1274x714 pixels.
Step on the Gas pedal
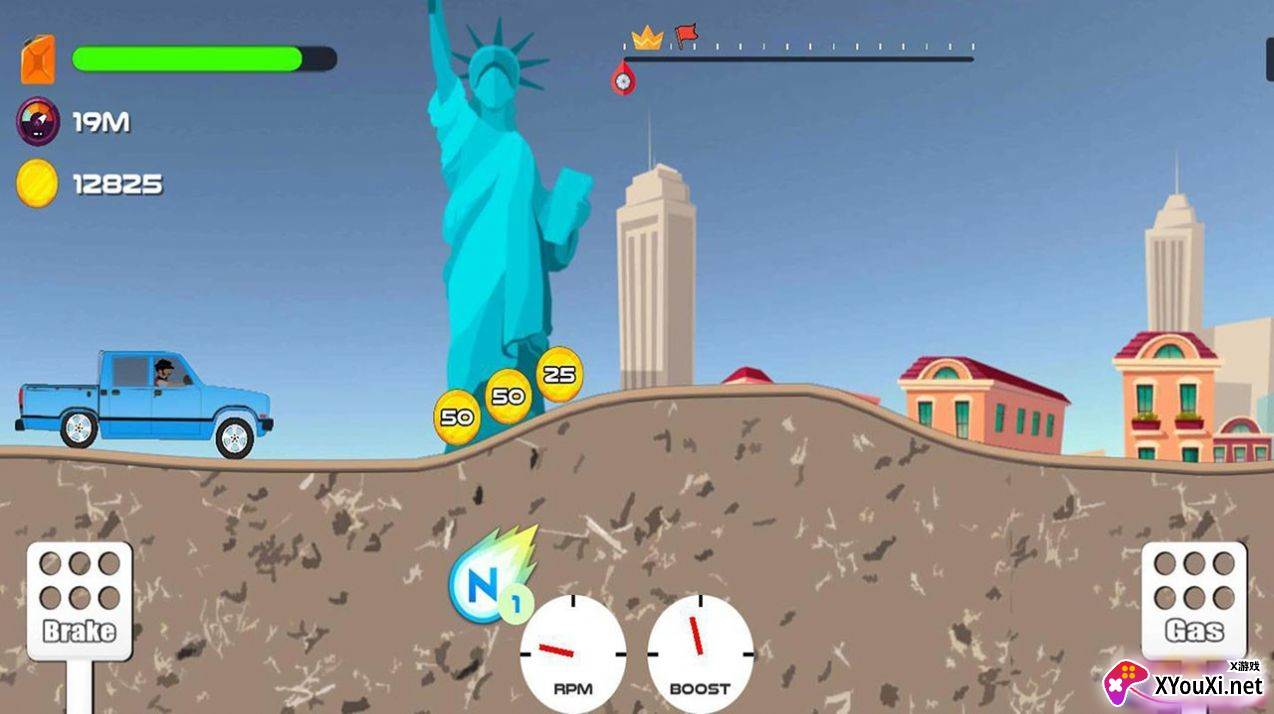[1194, 600]
